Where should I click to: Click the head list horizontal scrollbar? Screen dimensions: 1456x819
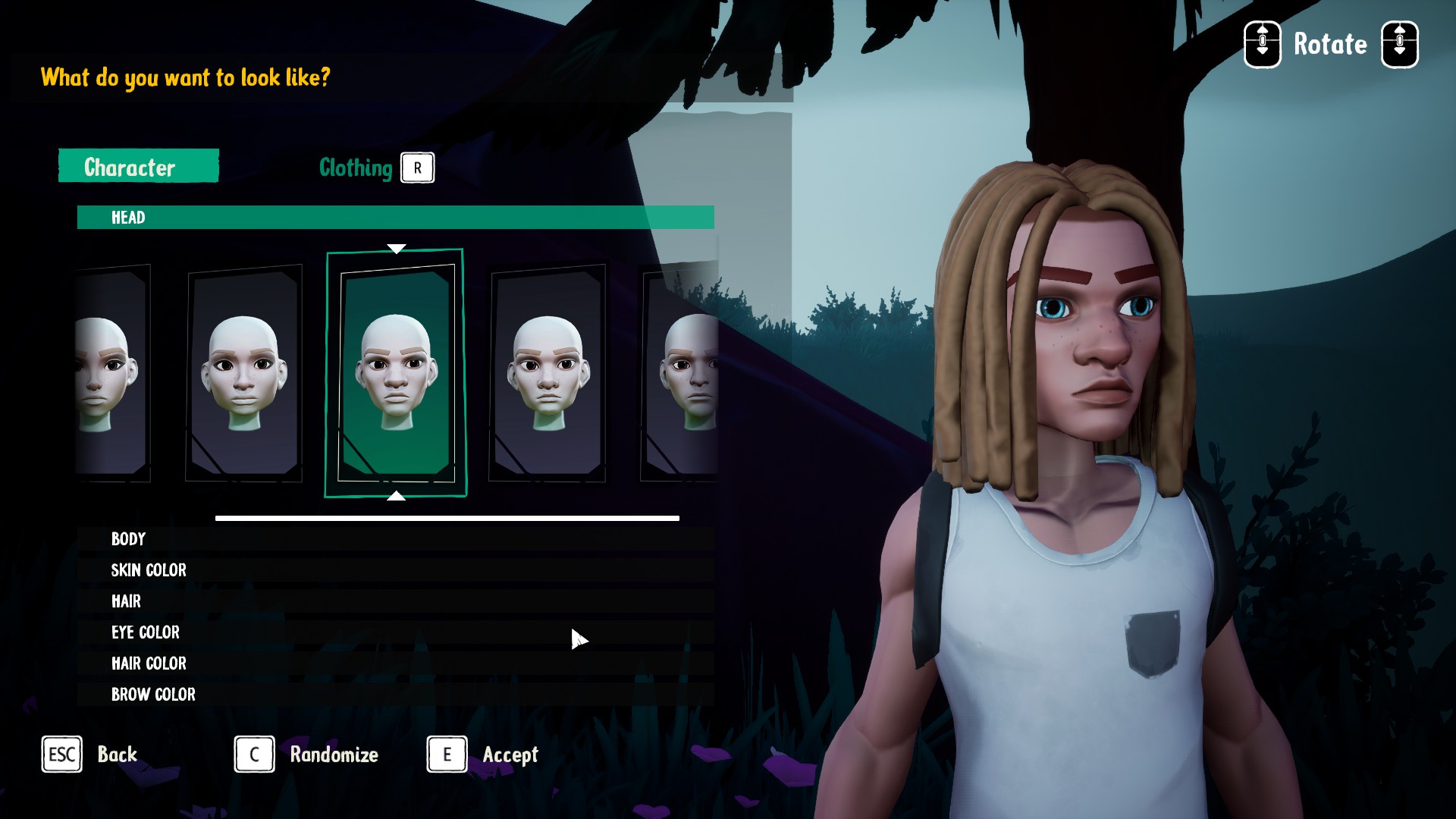447,519
